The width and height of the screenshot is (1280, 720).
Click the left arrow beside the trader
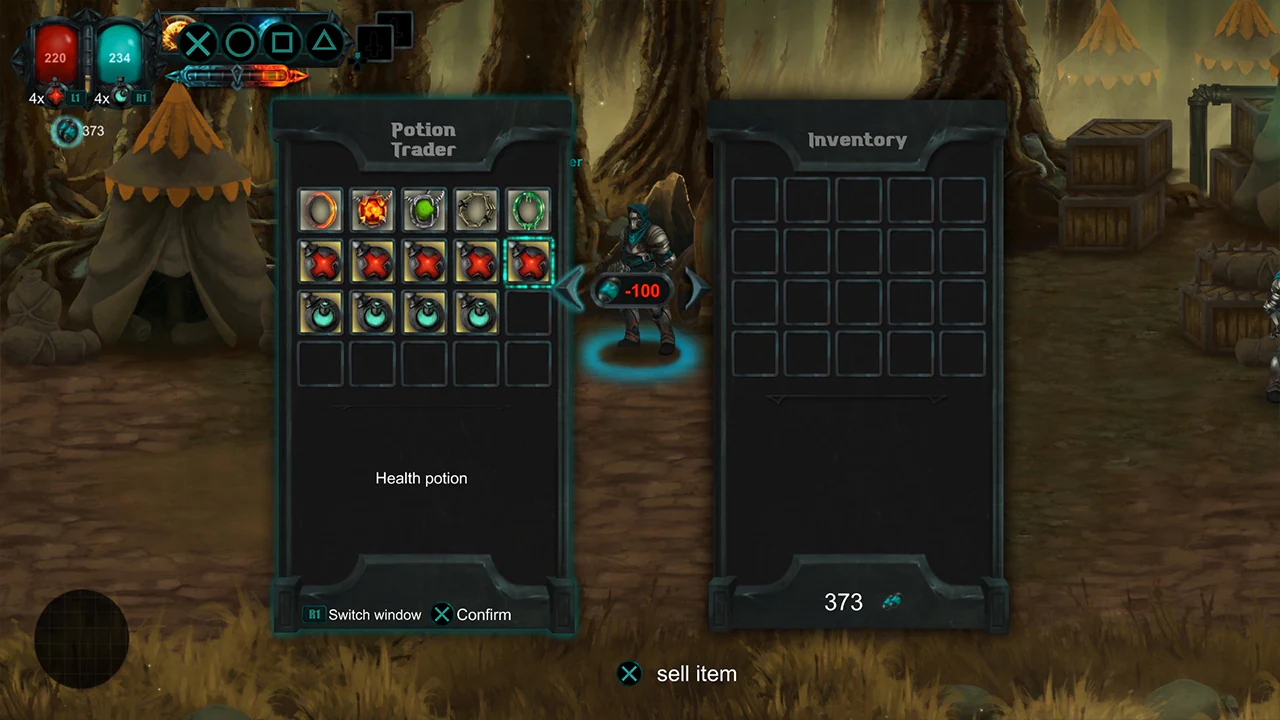pos(568,289)
